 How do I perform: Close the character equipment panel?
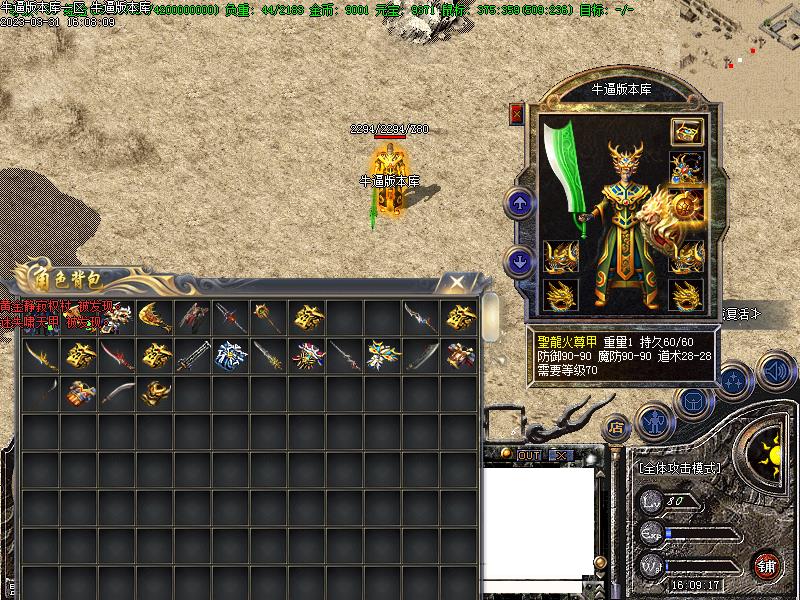pos(517,113)
